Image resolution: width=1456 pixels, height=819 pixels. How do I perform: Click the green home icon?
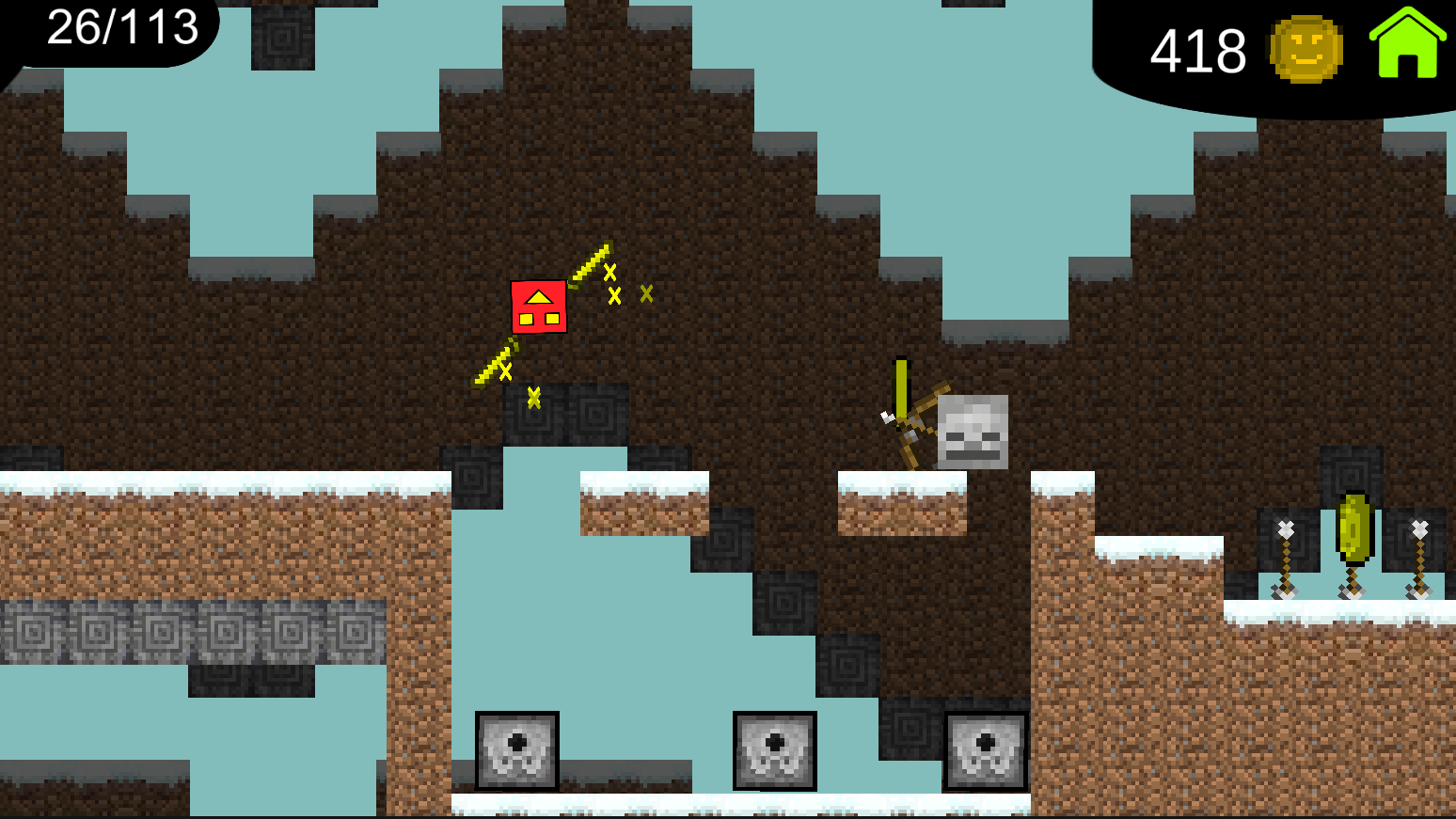coord(1406,41)
